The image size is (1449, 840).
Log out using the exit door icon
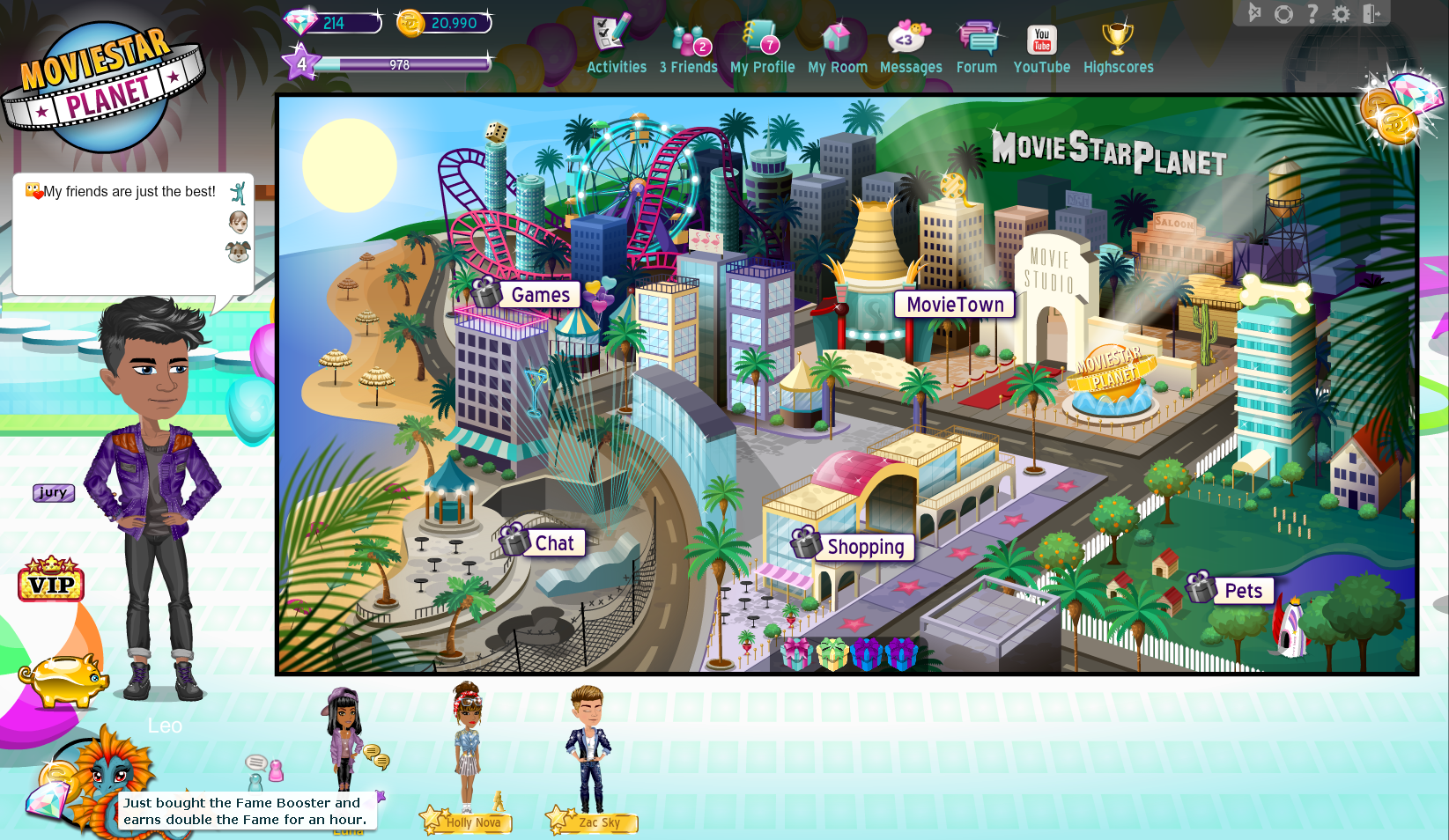(x=1371, y=13)
